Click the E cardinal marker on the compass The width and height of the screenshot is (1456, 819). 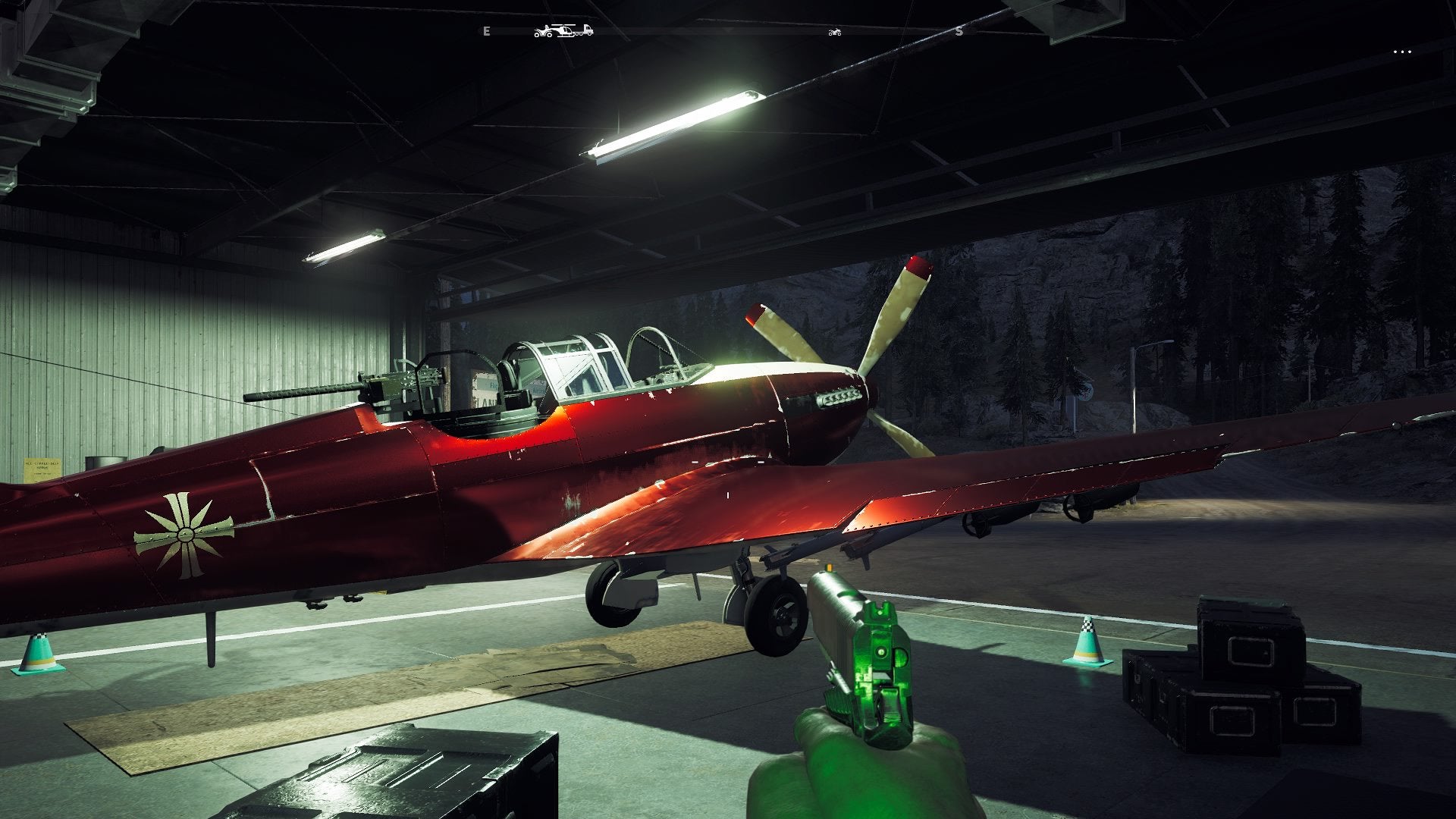[486, 31]
